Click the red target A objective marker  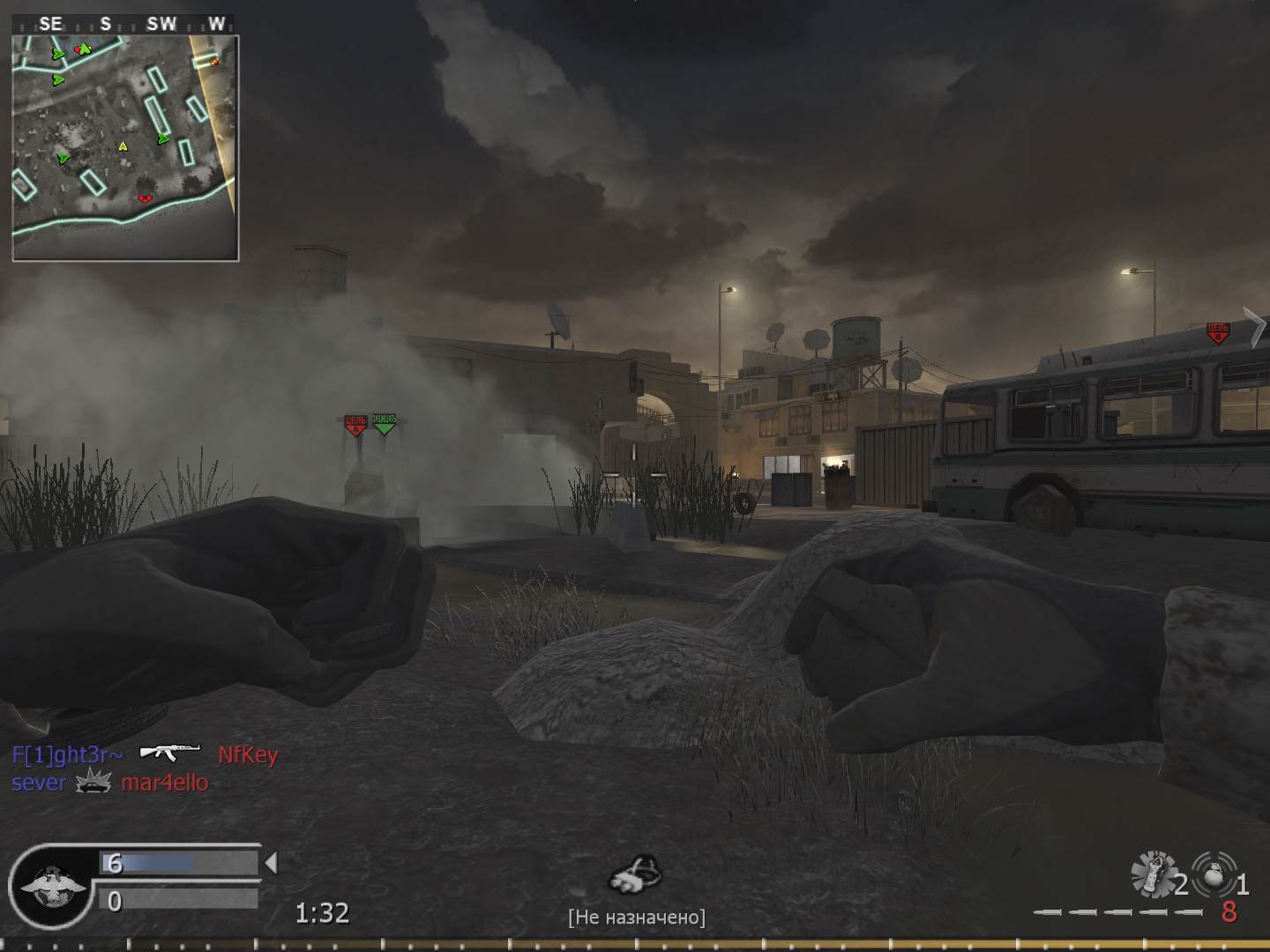tap(355, 425)
